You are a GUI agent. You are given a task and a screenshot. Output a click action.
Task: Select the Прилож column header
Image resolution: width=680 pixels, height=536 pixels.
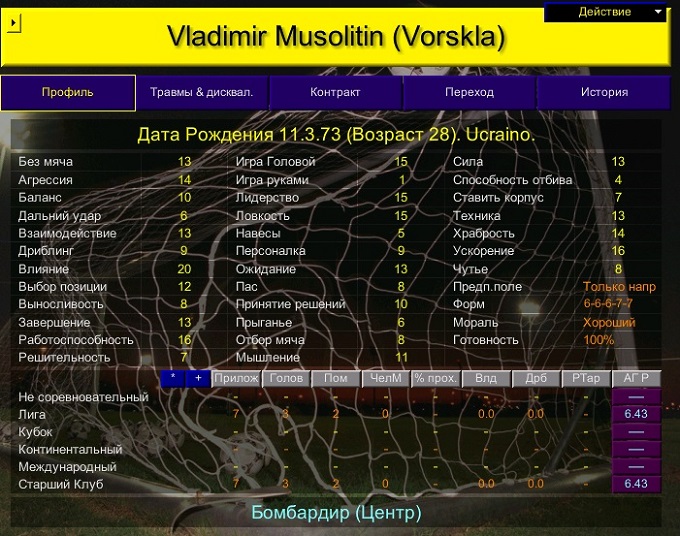point(236,379)
